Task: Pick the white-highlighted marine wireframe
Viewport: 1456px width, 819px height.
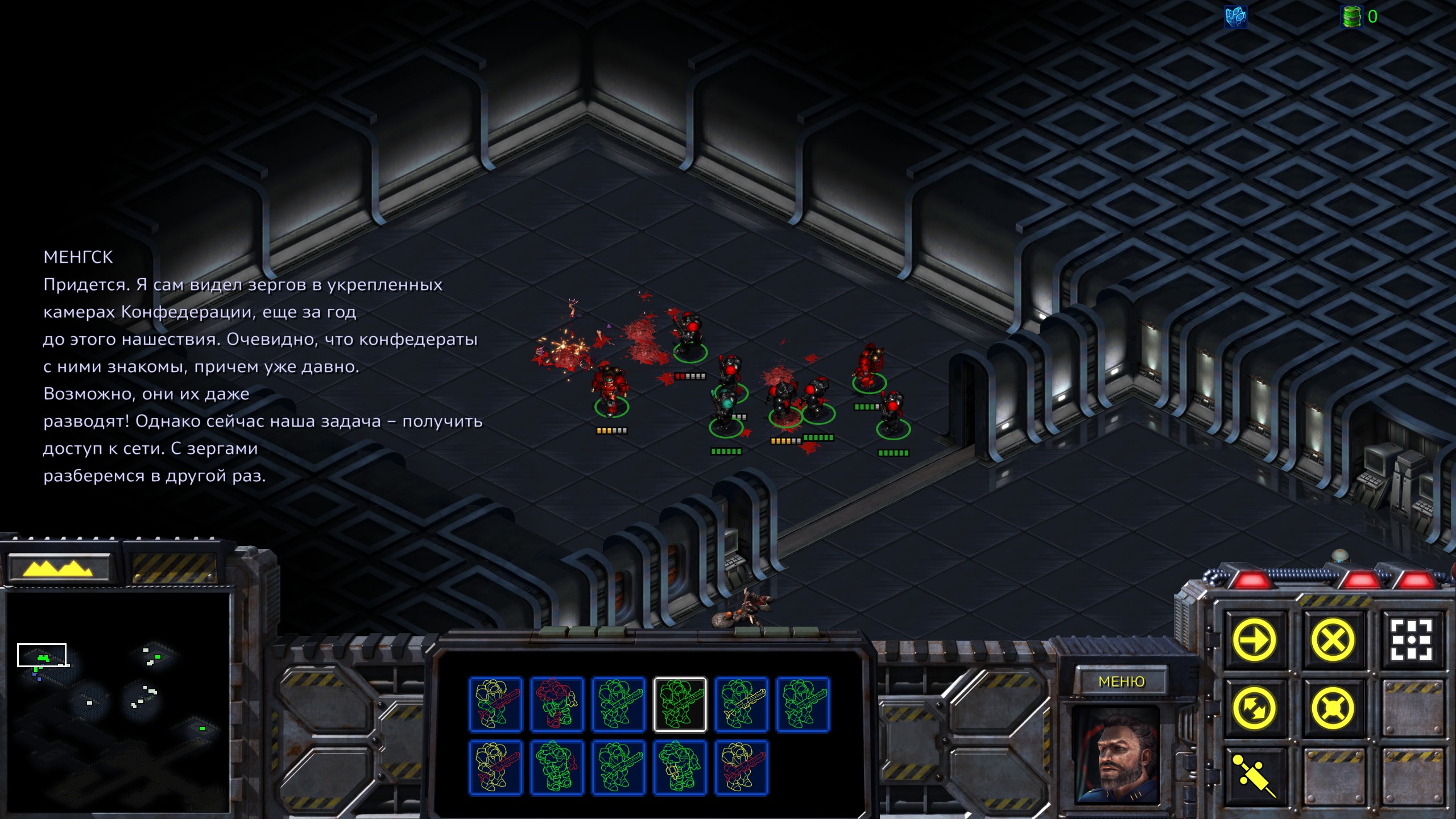Action: [x=680, y=704]
